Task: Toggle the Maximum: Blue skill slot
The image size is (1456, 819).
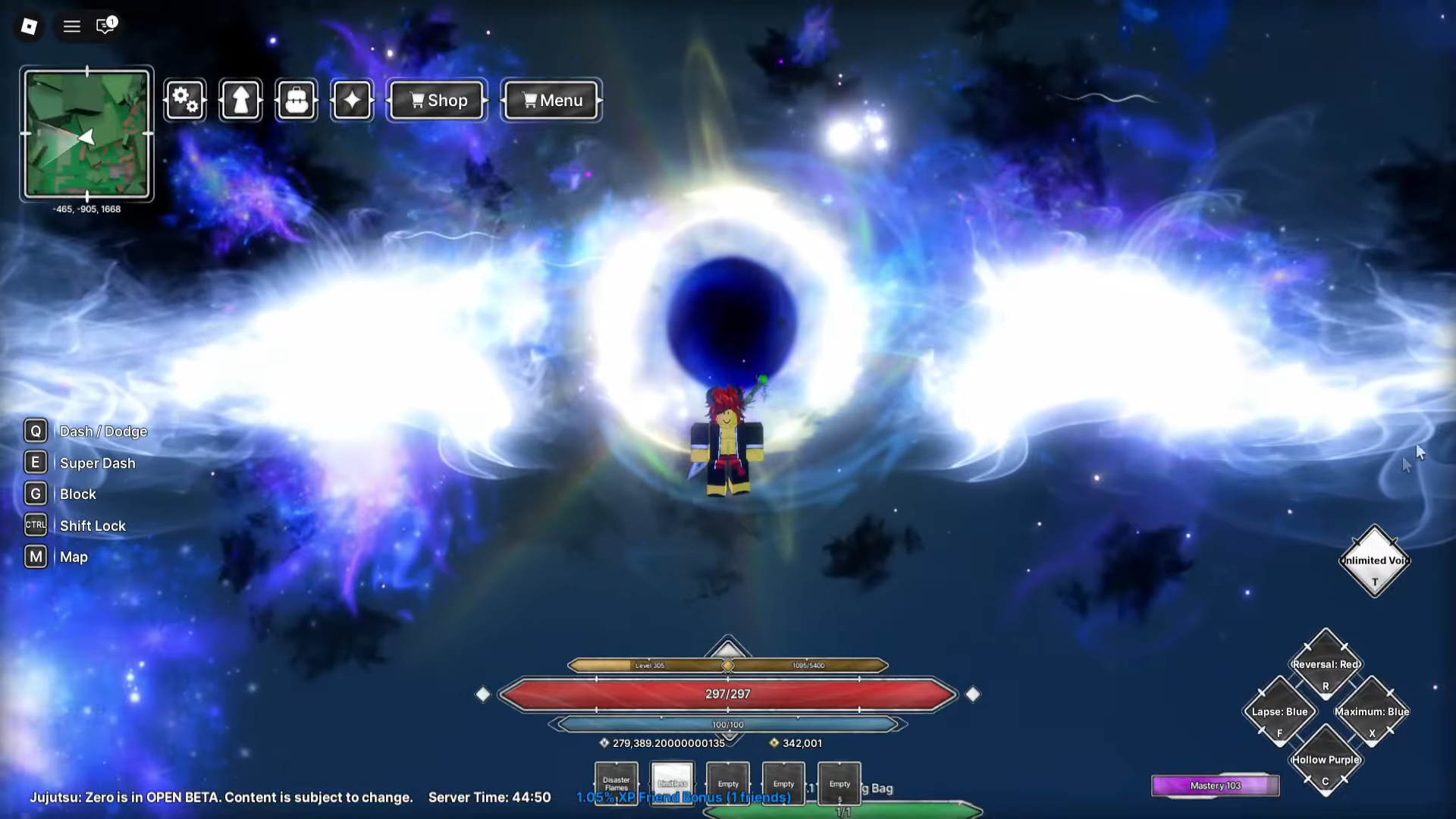Action: [x=1373, y=713]
